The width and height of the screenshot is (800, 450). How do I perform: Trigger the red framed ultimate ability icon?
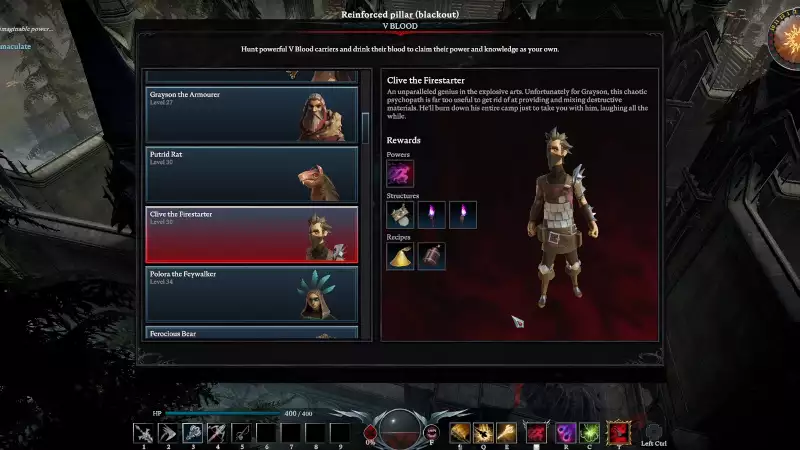coord(619,432)
